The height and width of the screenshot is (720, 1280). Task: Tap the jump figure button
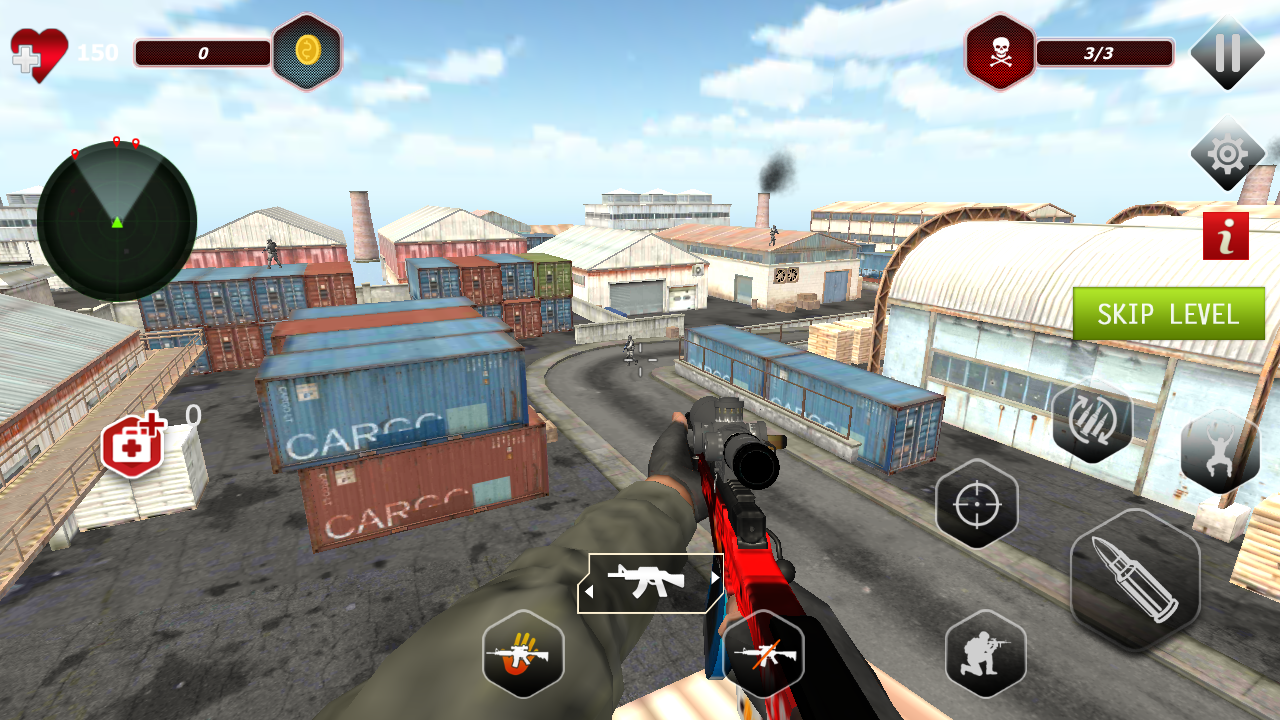pyautogui.click(x=1219, y=451)
